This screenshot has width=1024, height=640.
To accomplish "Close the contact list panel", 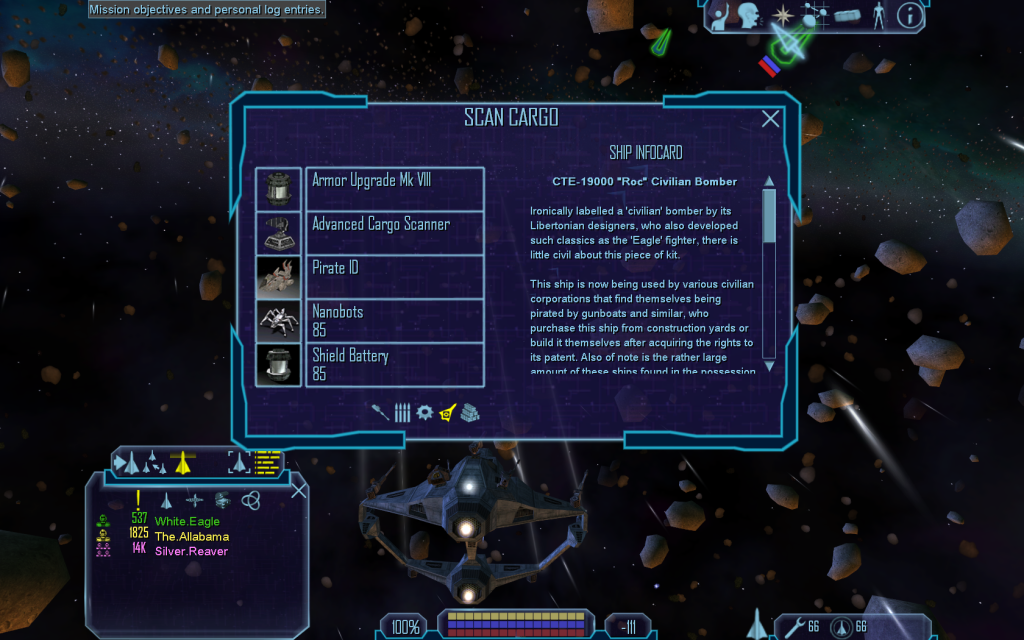I will pyautogui.click(x=298, y=489).
